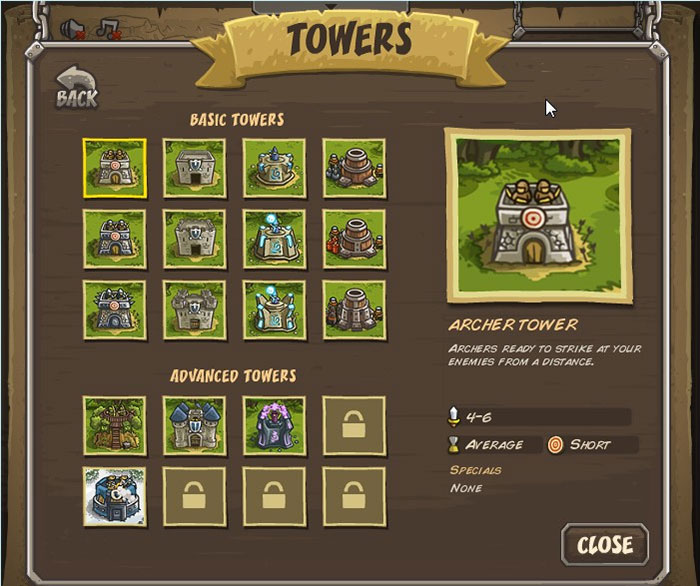View the level one Dwarven Bombard tile
This screenshot has height=586, width=700.
coord(353,168)
